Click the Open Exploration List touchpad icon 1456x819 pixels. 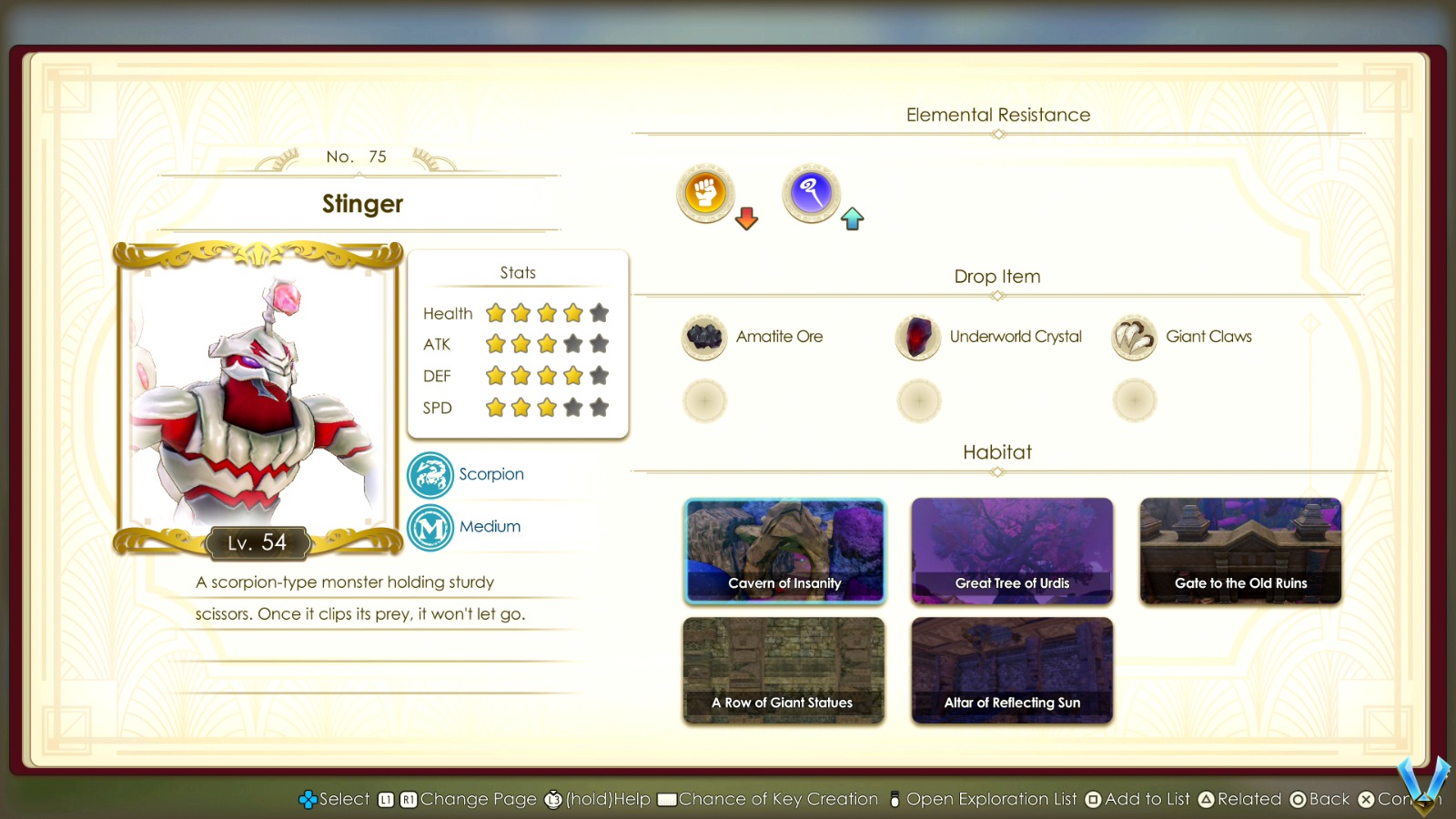pyautogui.click(x=895, y=799)
